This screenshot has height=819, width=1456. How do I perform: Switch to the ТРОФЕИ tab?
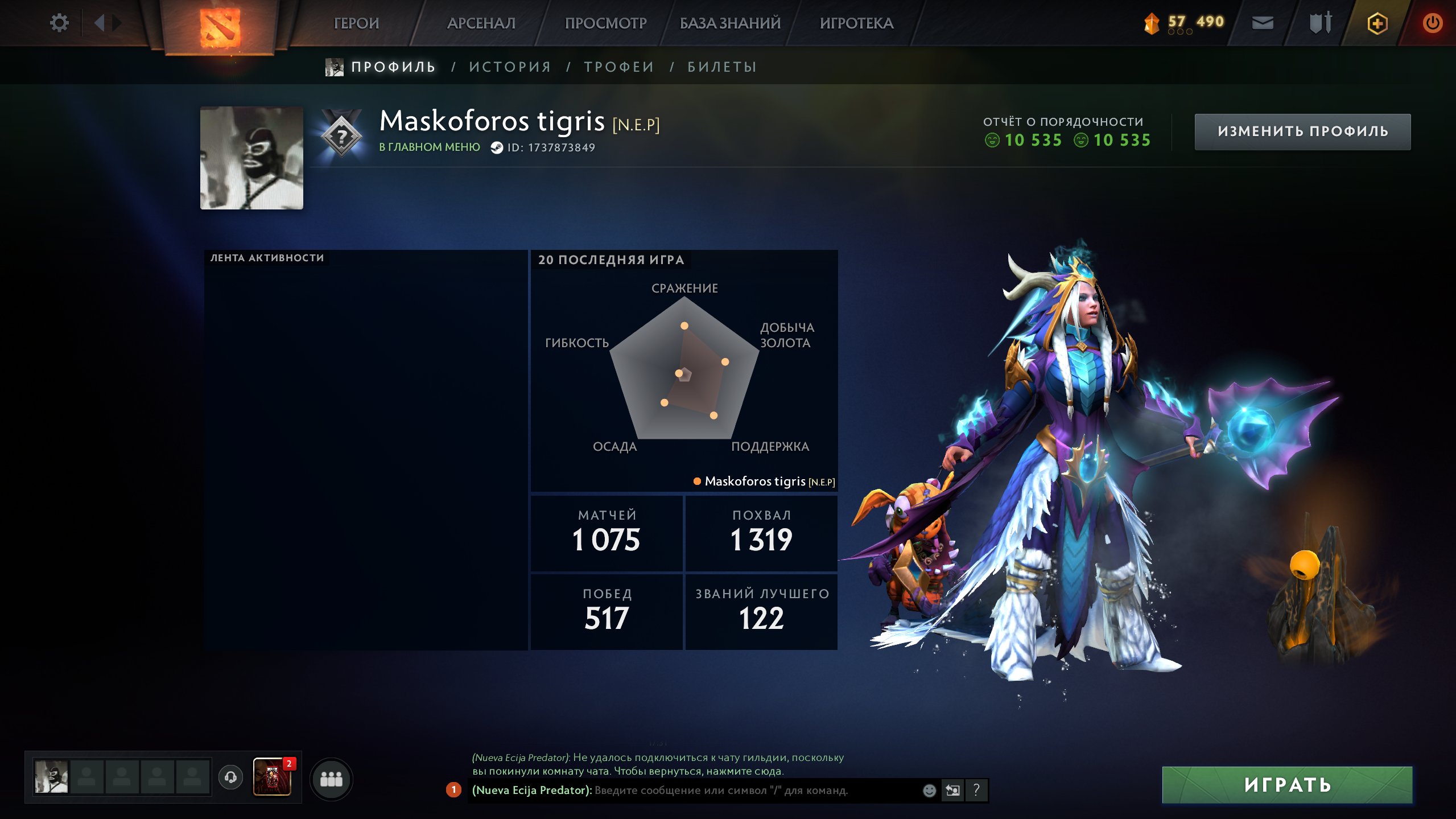coord(618,67)
